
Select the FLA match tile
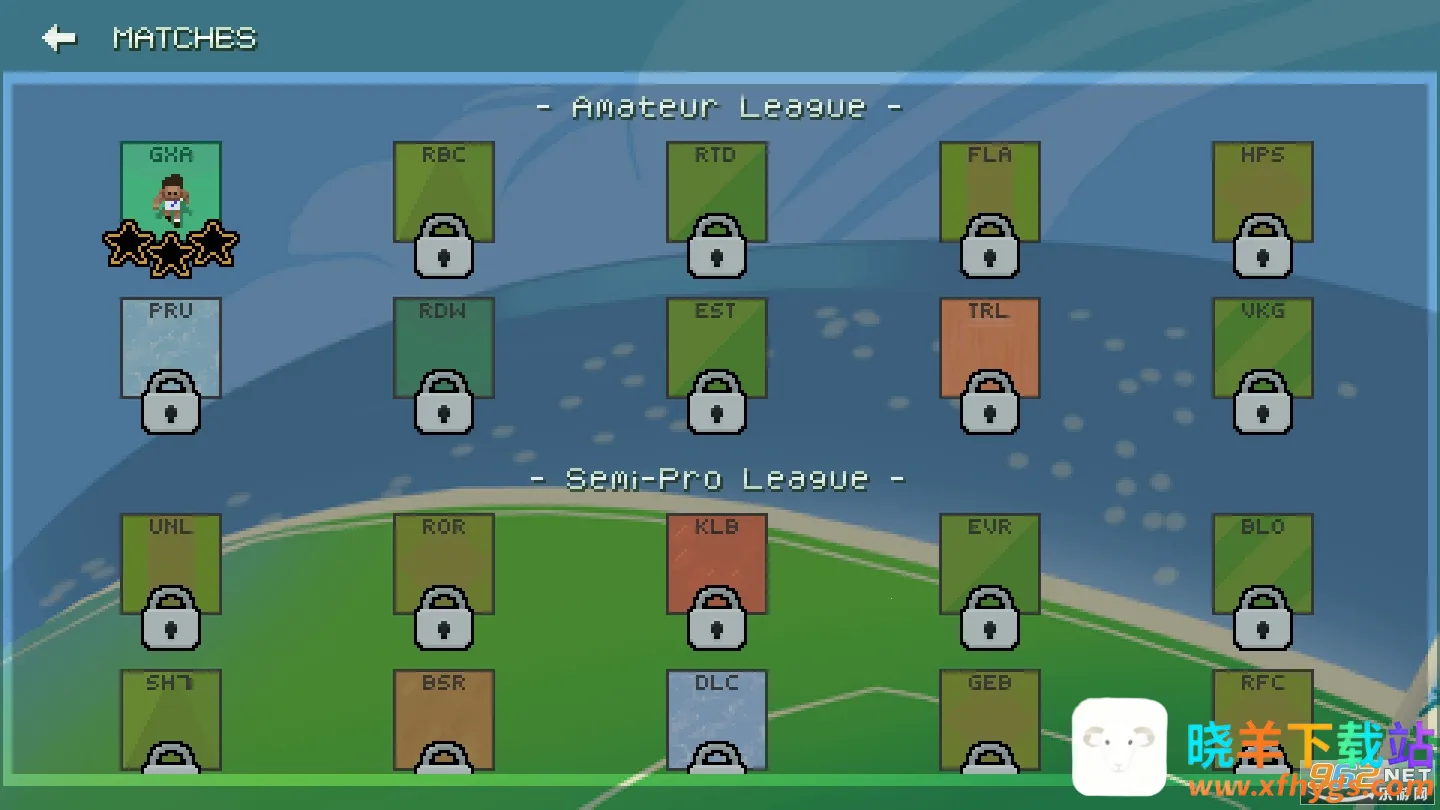pos(989,192)
